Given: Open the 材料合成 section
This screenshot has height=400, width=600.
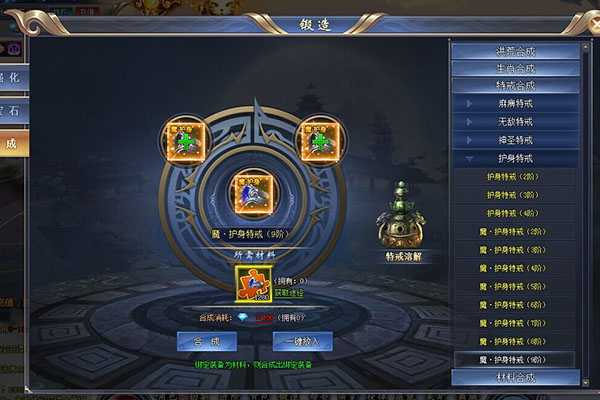Looking at the screenshot, I should click(515, 378).
